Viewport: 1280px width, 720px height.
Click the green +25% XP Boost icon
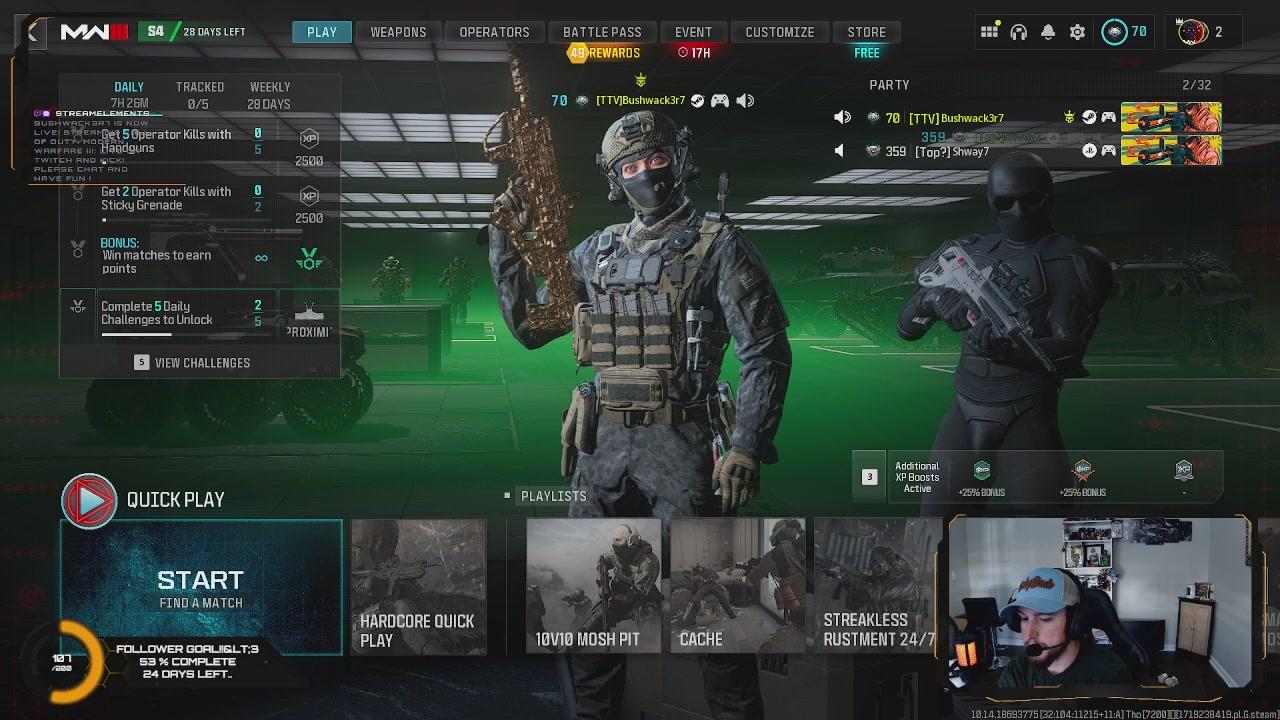coord(981,469)
